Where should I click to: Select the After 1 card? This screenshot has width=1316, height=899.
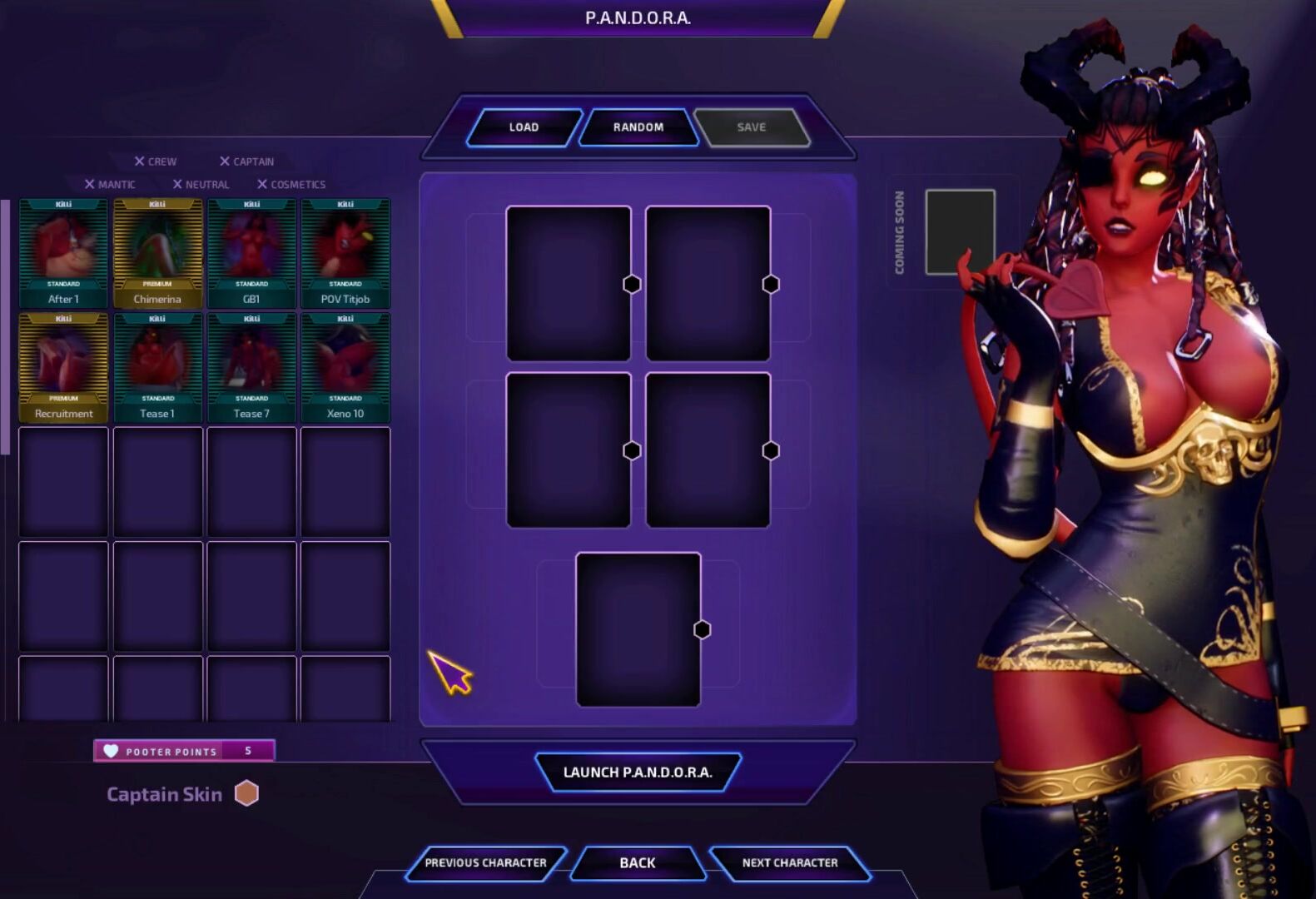pyautogui.click(x=64, y=254)
